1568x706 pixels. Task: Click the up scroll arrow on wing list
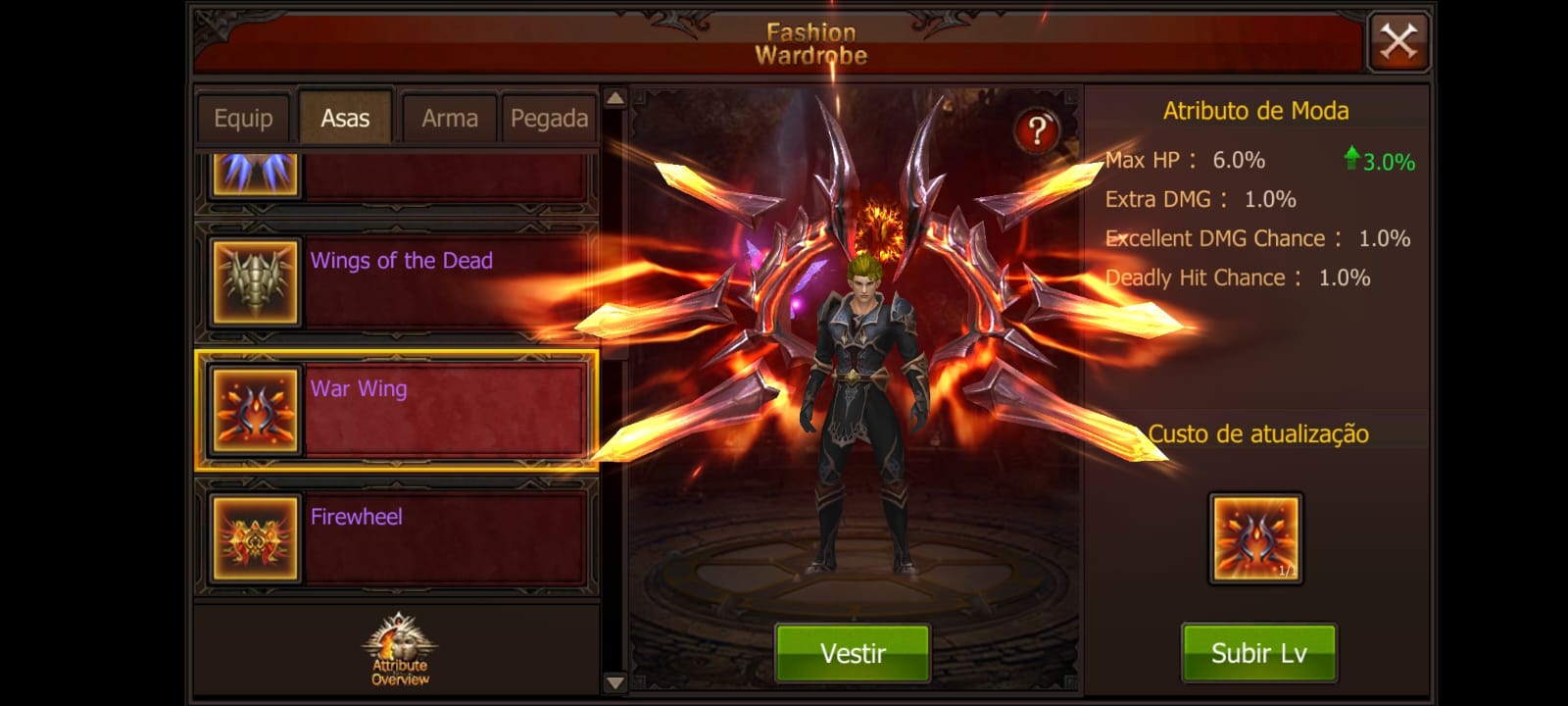(x=615, y=98)
